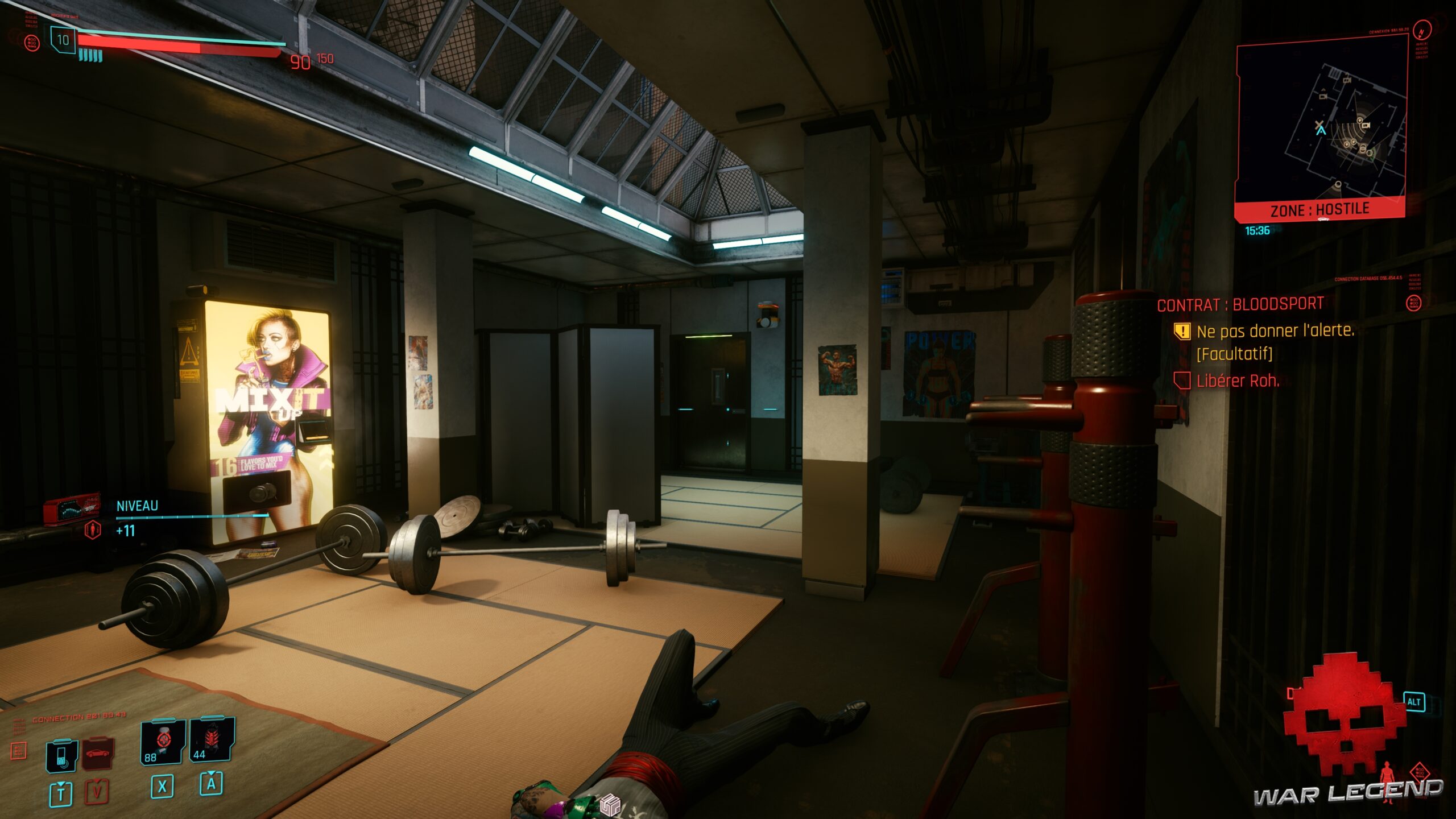Click the yellow alert icon beside the optional objective

(x=1183, y=332)
